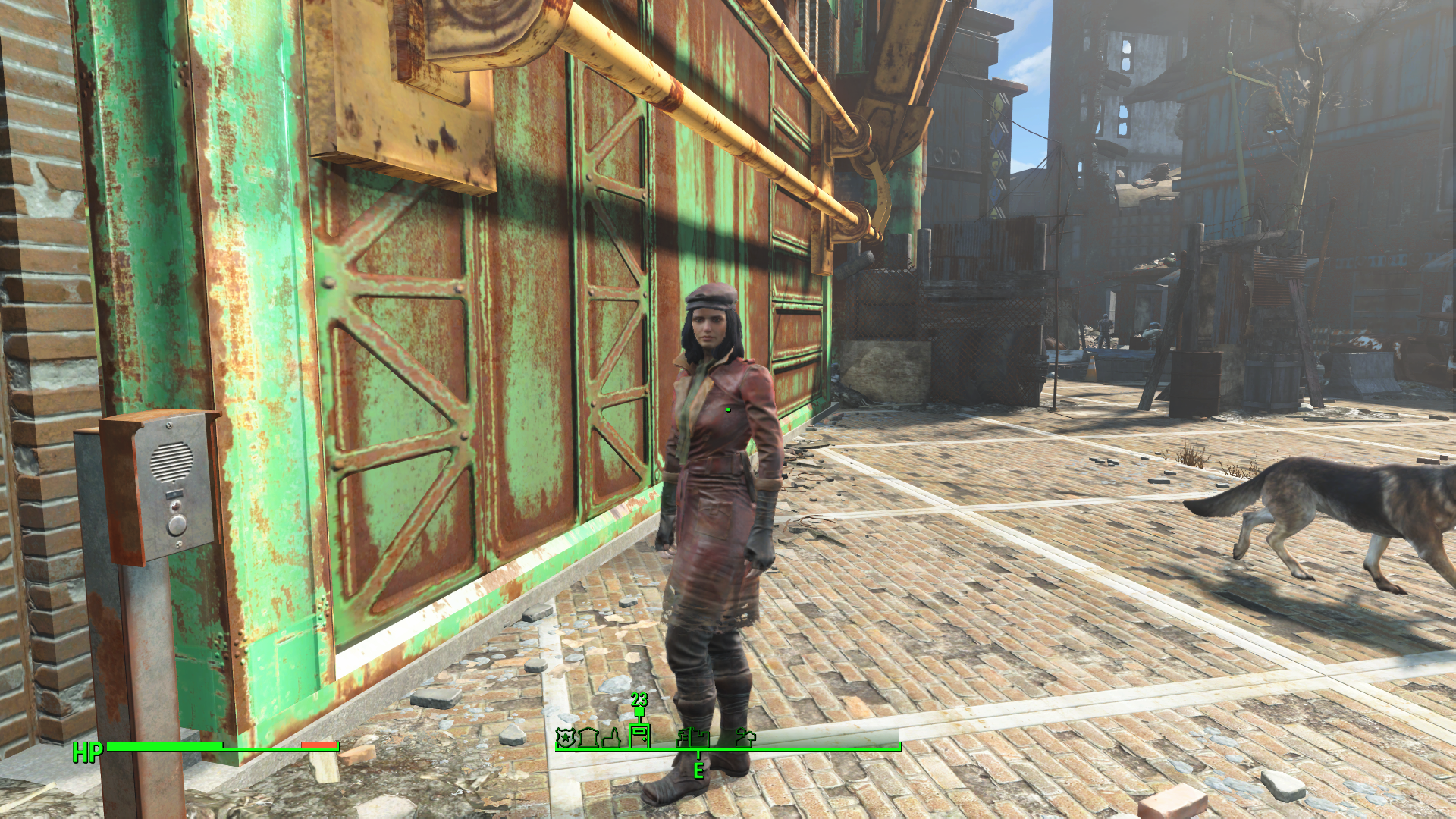Select the small houses compass marker

click(x=745, y=737)
